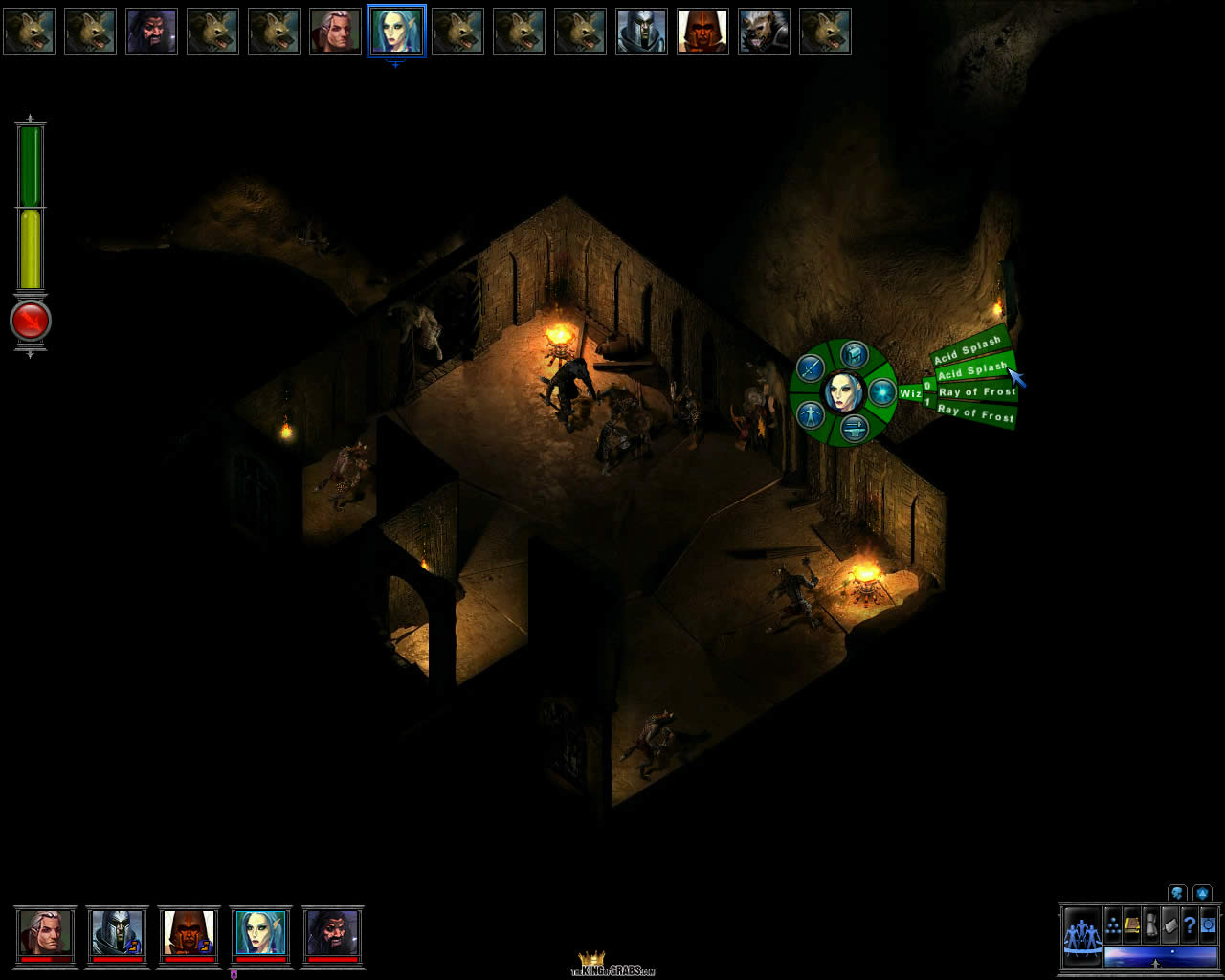Open the formation dots button
Screen dimensions: 1225x980
pyautogui.click(x=1113, y=925)
